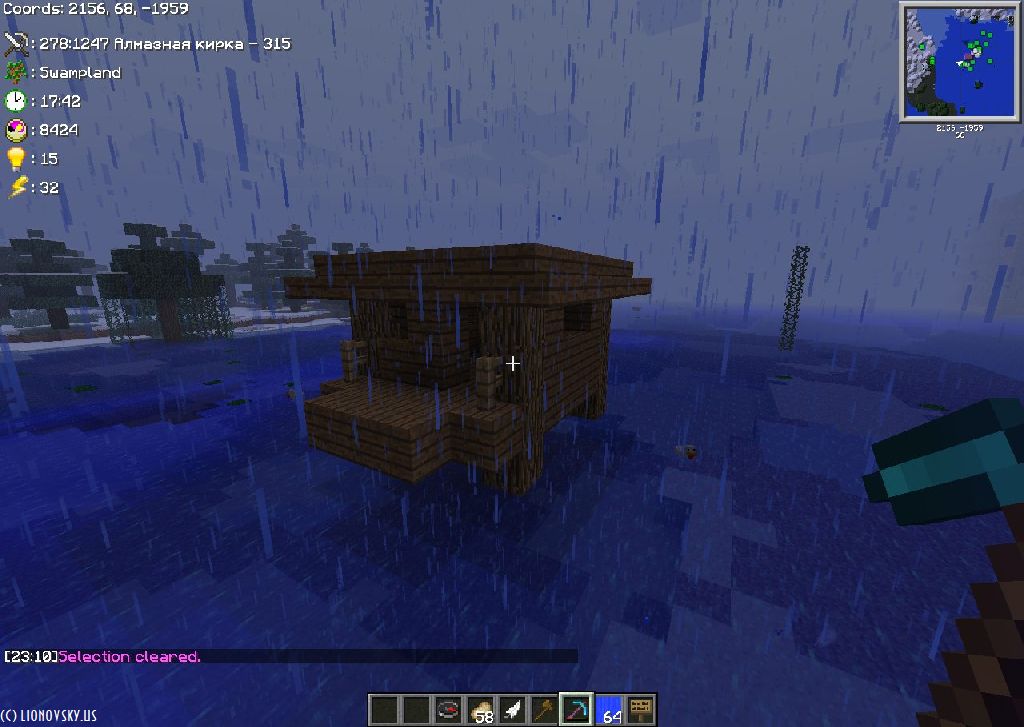Click the chat line "Selection cleared."
The height and width of the screenshot is (727, 1024).
(x=129, y=657)
